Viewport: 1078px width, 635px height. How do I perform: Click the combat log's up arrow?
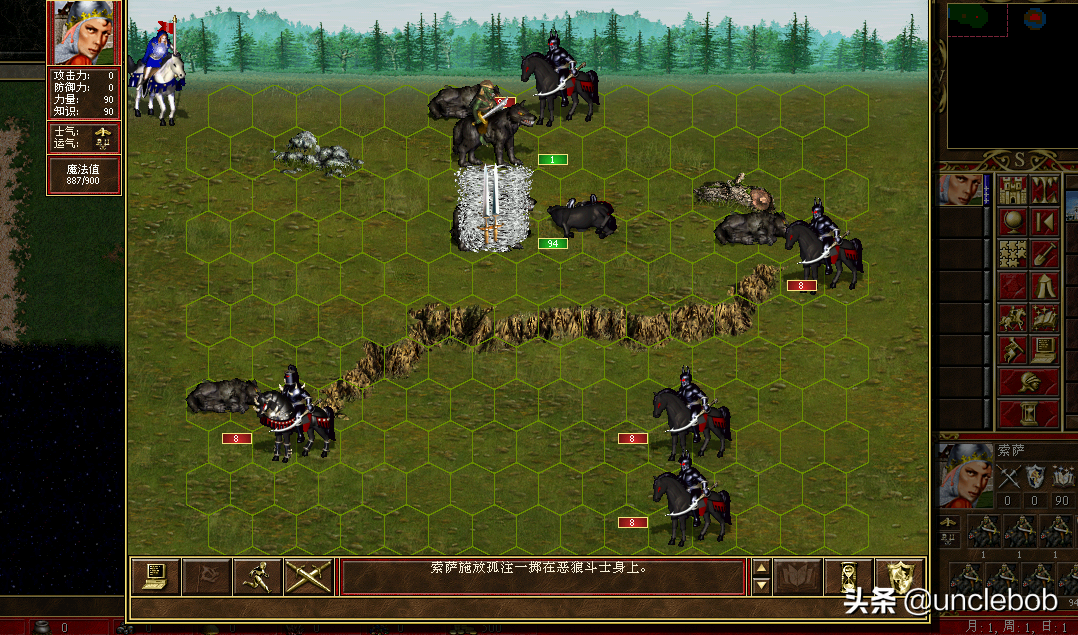click(760, 568)
